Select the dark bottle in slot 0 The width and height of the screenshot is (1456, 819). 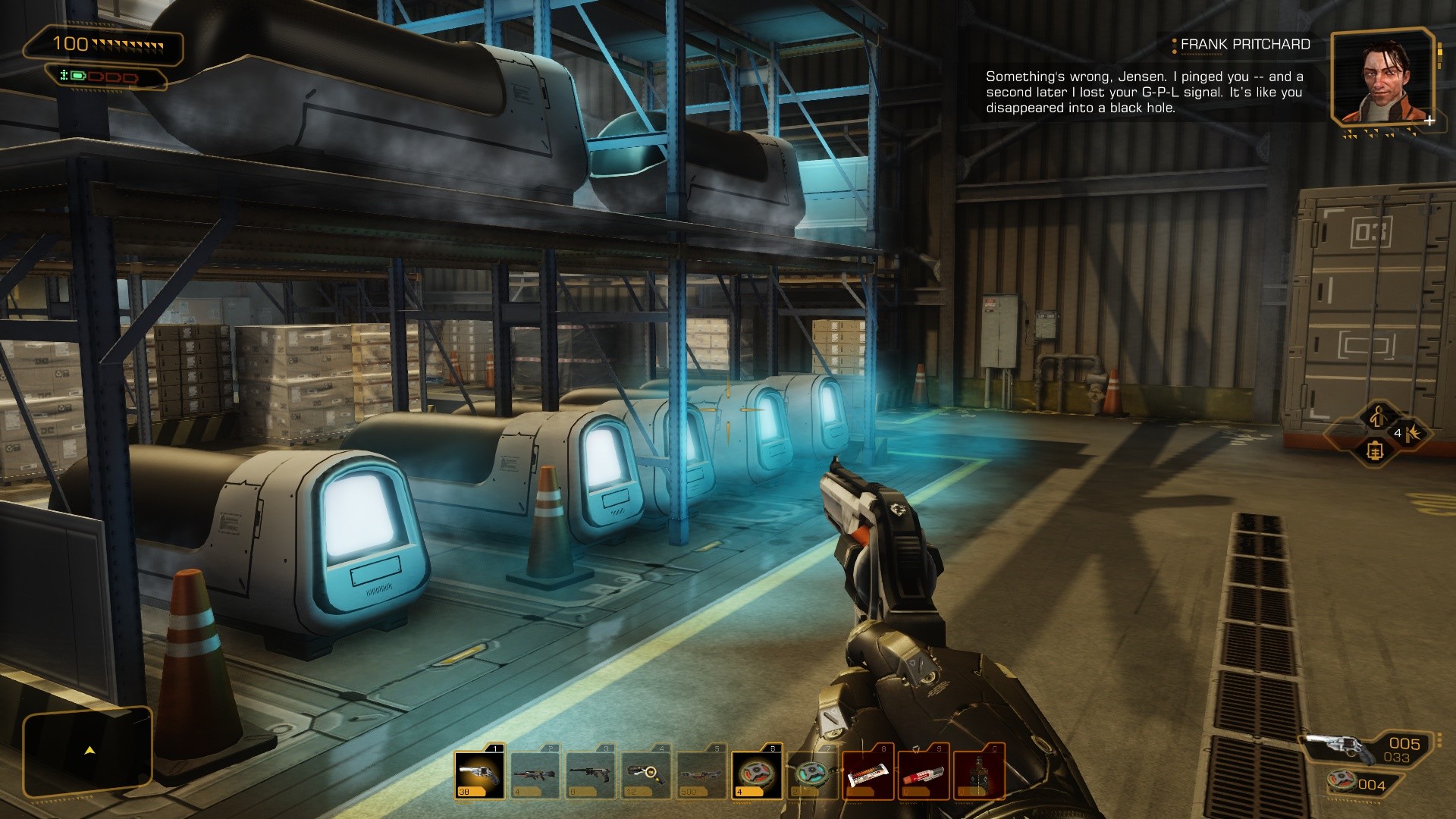[978, 775]
